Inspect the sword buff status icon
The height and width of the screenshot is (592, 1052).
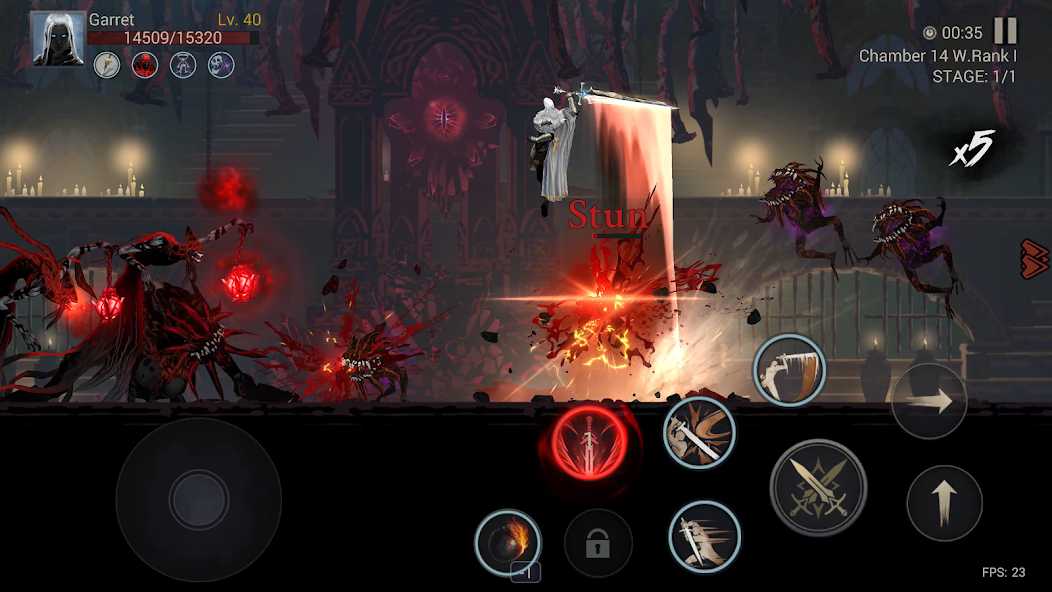click(107, 65)
